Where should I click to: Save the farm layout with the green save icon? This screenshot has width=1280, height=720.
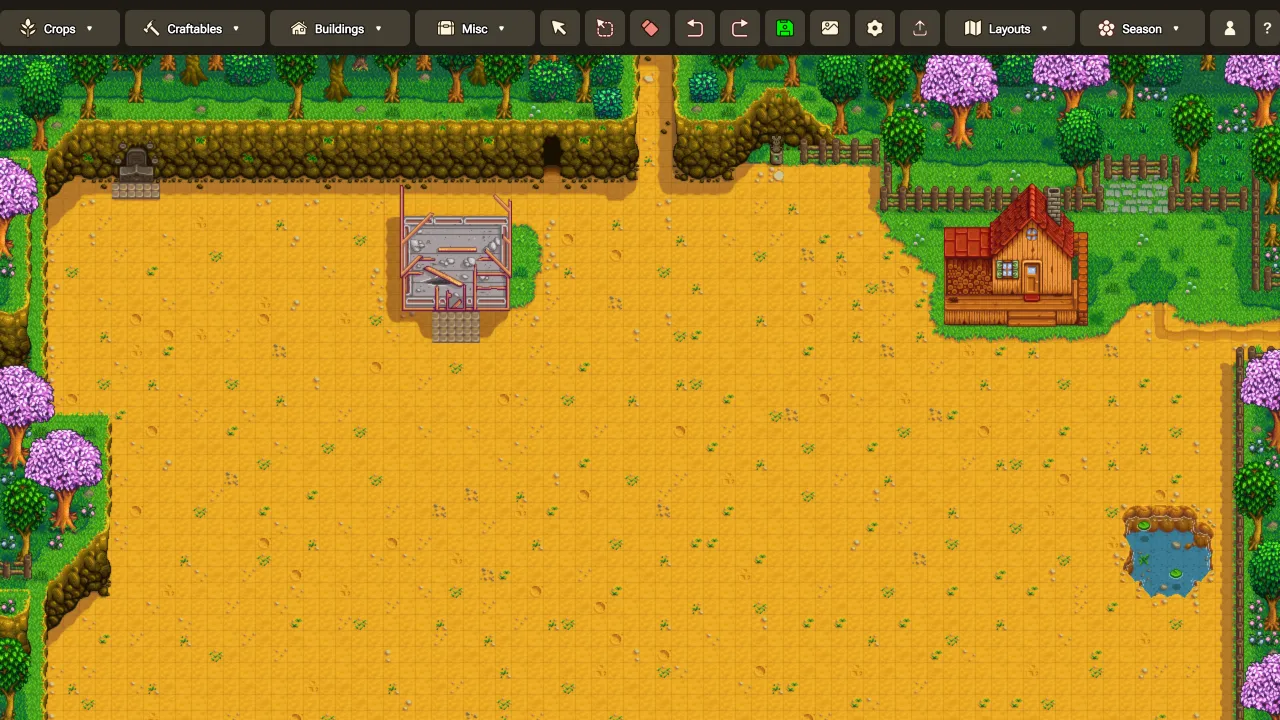click(x=784, y=28)
